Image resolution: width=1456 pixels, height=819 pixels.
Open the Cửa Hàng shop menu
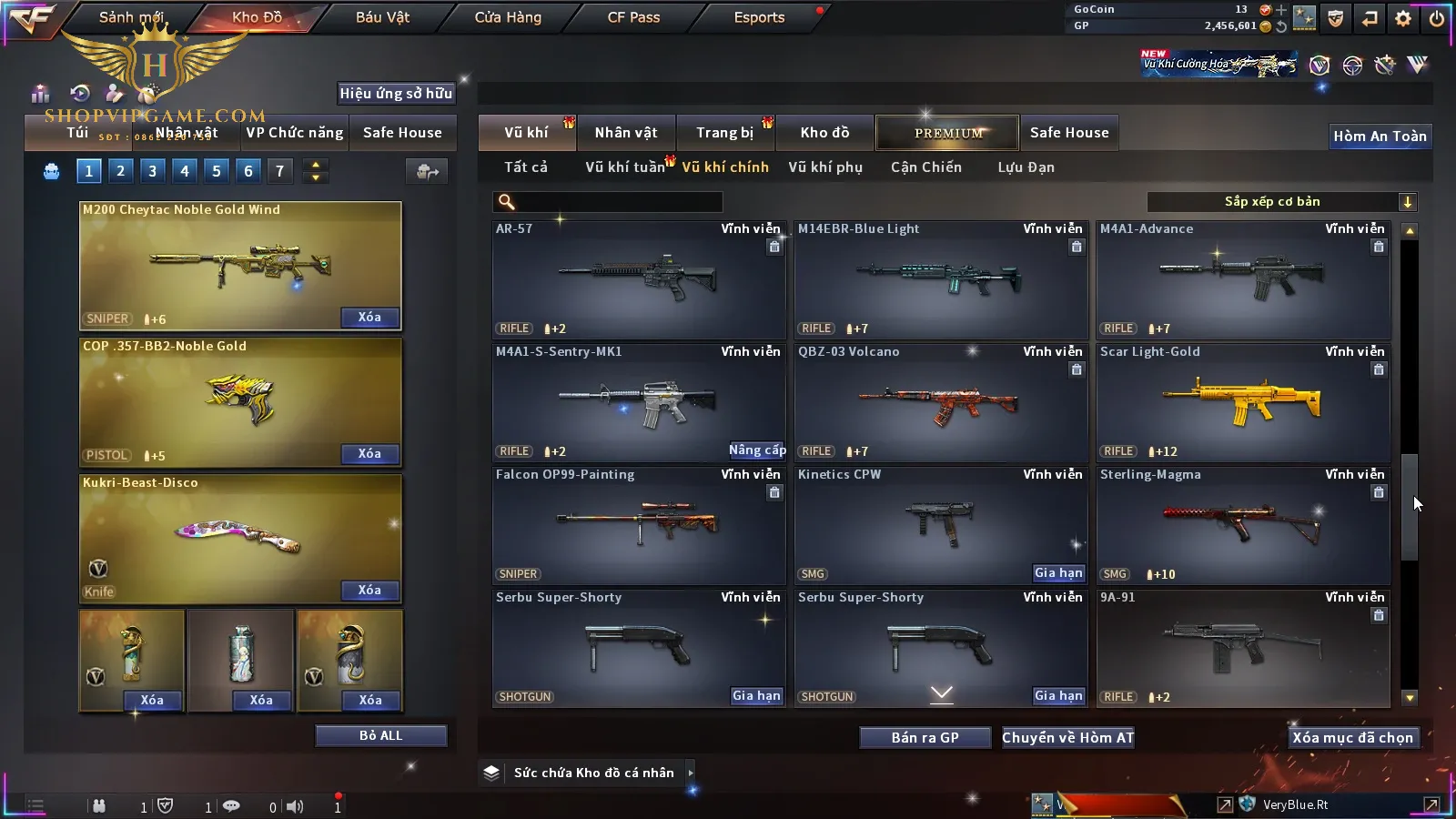[508, 17]
